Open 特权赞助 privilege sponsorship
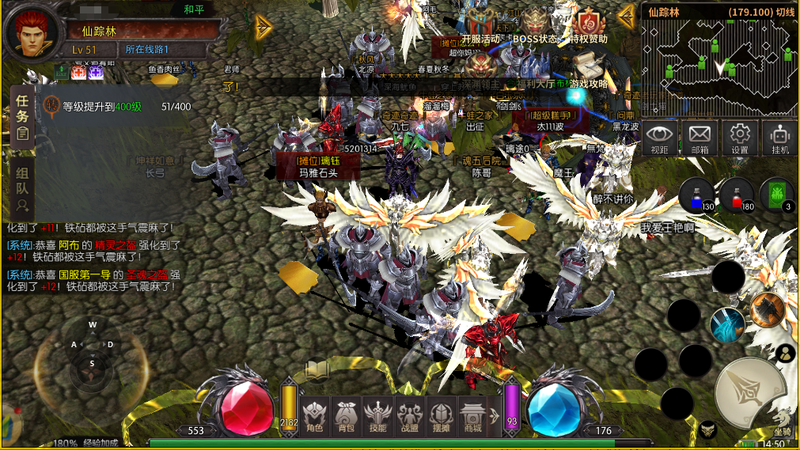 588,24
